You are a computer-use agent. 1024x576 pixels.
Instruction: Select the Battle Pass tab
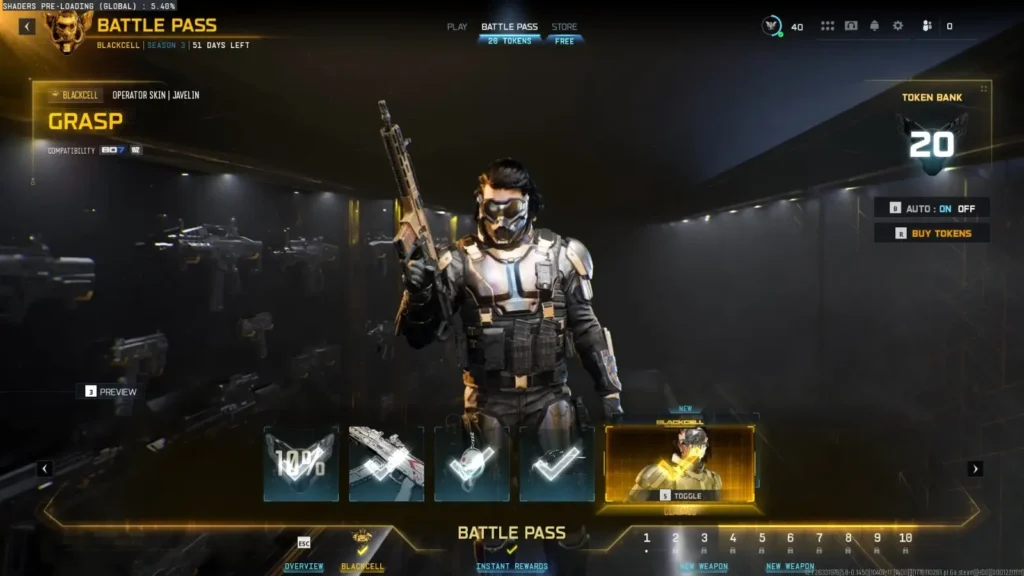509,27
